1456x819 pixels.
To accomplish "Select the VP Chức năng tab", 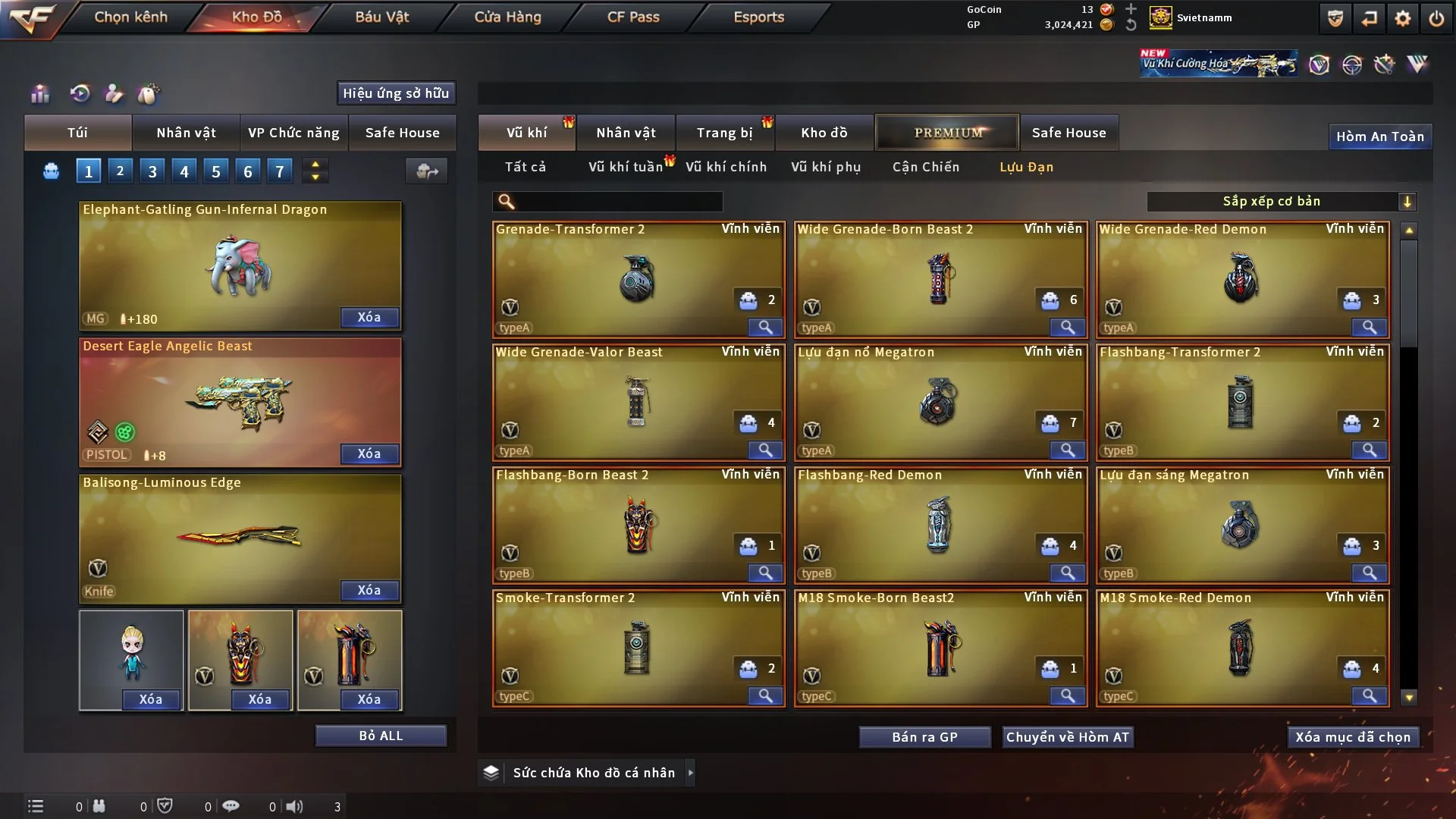I will pos(293,133).
